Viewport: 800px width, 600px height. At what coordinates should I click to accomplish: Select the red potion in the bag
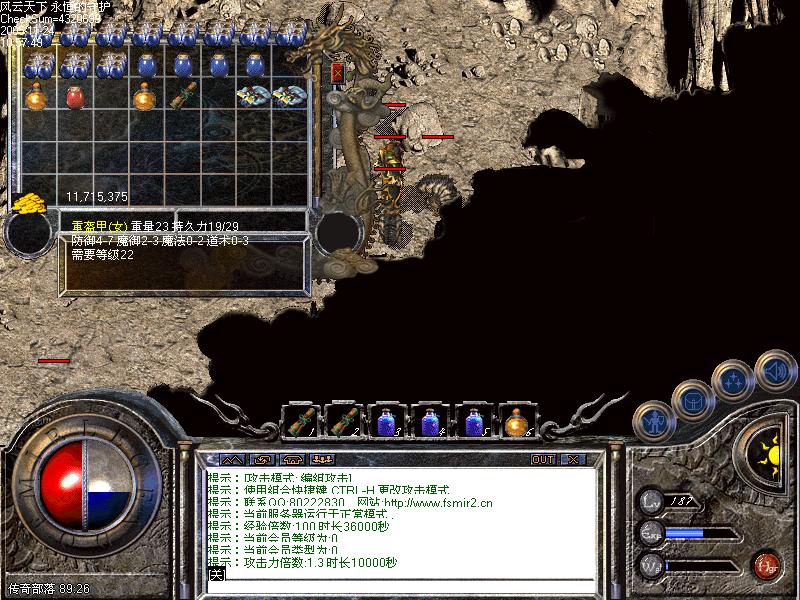[75, 98]
